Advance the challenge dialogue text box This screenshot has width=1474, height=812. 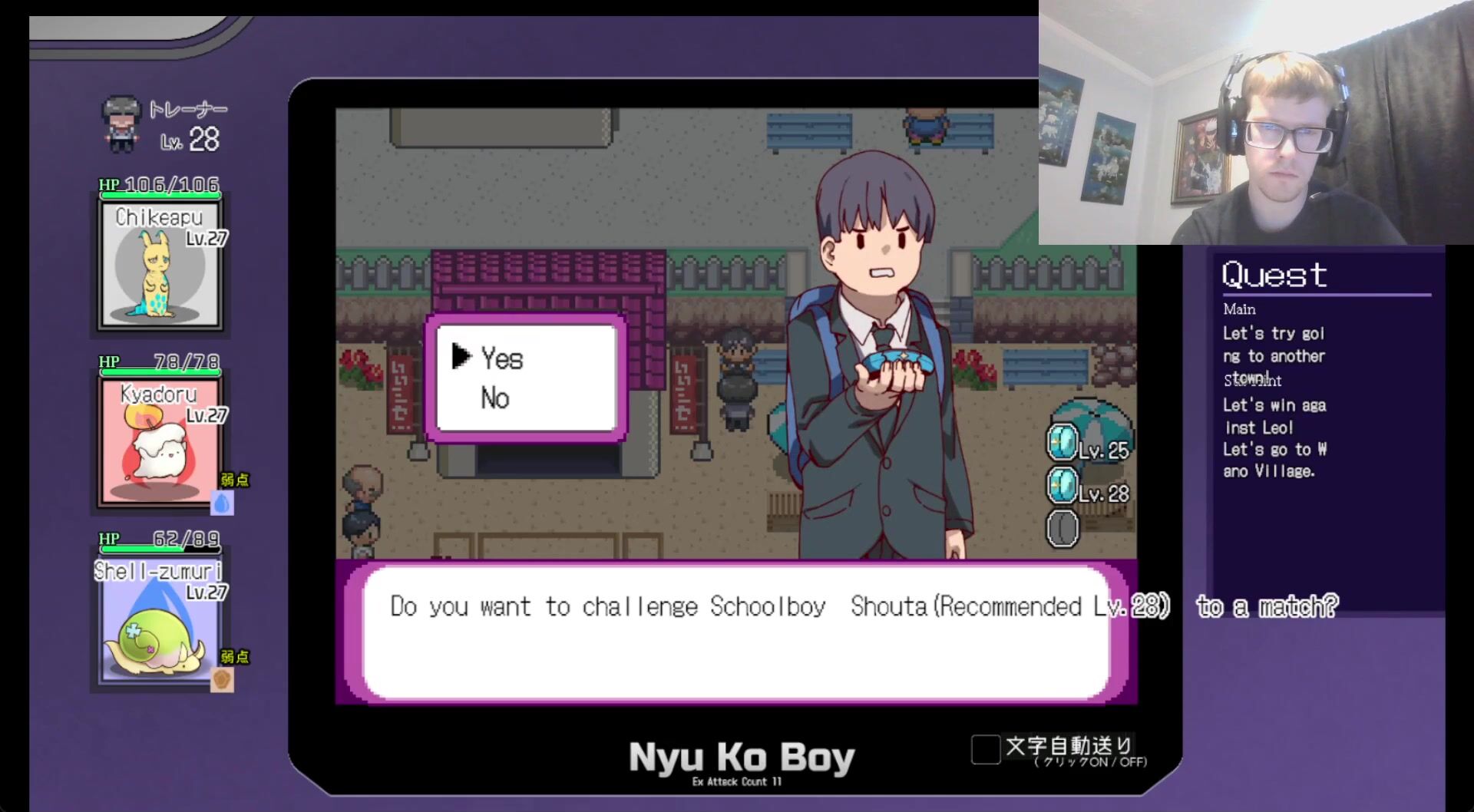[735, 632]
